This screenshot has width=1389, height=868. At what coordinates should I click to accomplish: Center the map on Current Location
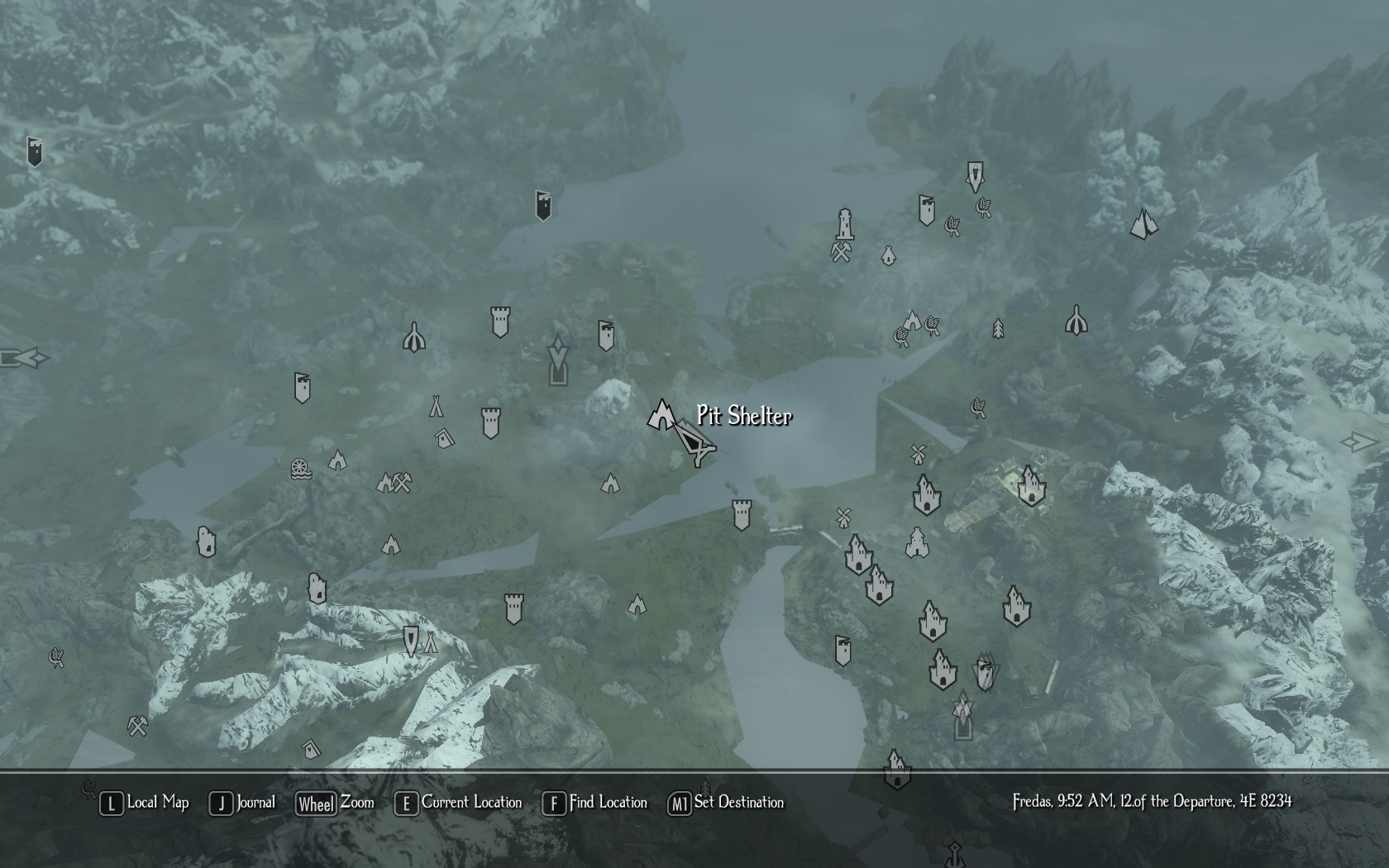[459, 803]
